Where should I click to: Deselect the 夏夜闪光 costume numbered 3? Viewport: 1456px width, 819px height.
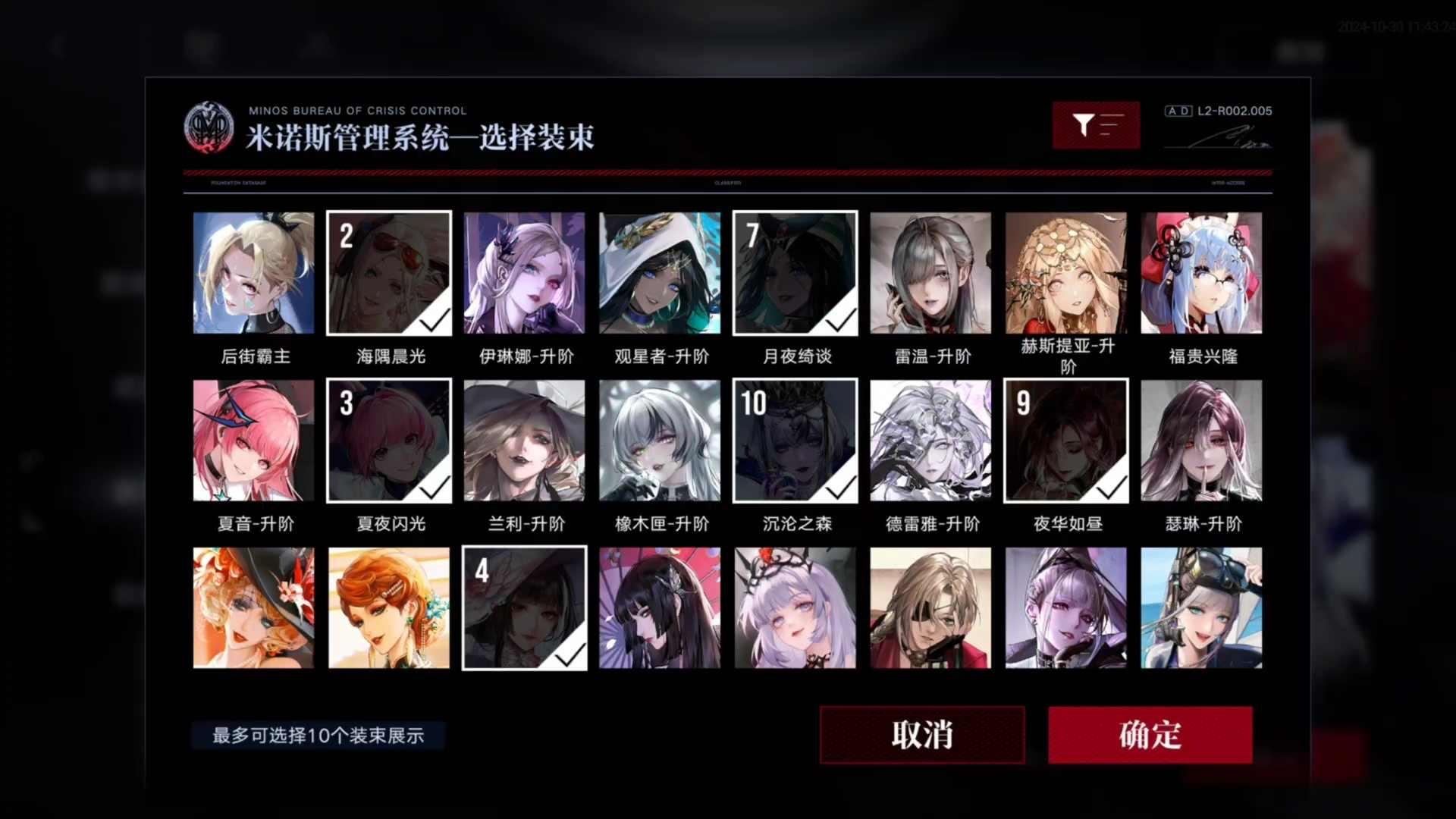coord(389,440)
